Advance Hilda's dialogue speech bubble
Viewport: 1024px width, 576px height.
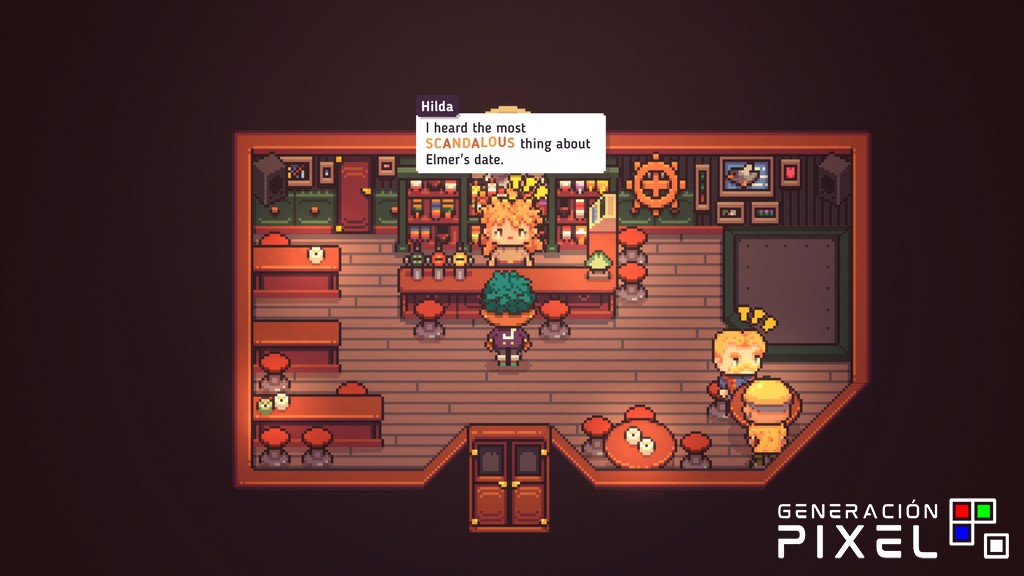point(510,144)
